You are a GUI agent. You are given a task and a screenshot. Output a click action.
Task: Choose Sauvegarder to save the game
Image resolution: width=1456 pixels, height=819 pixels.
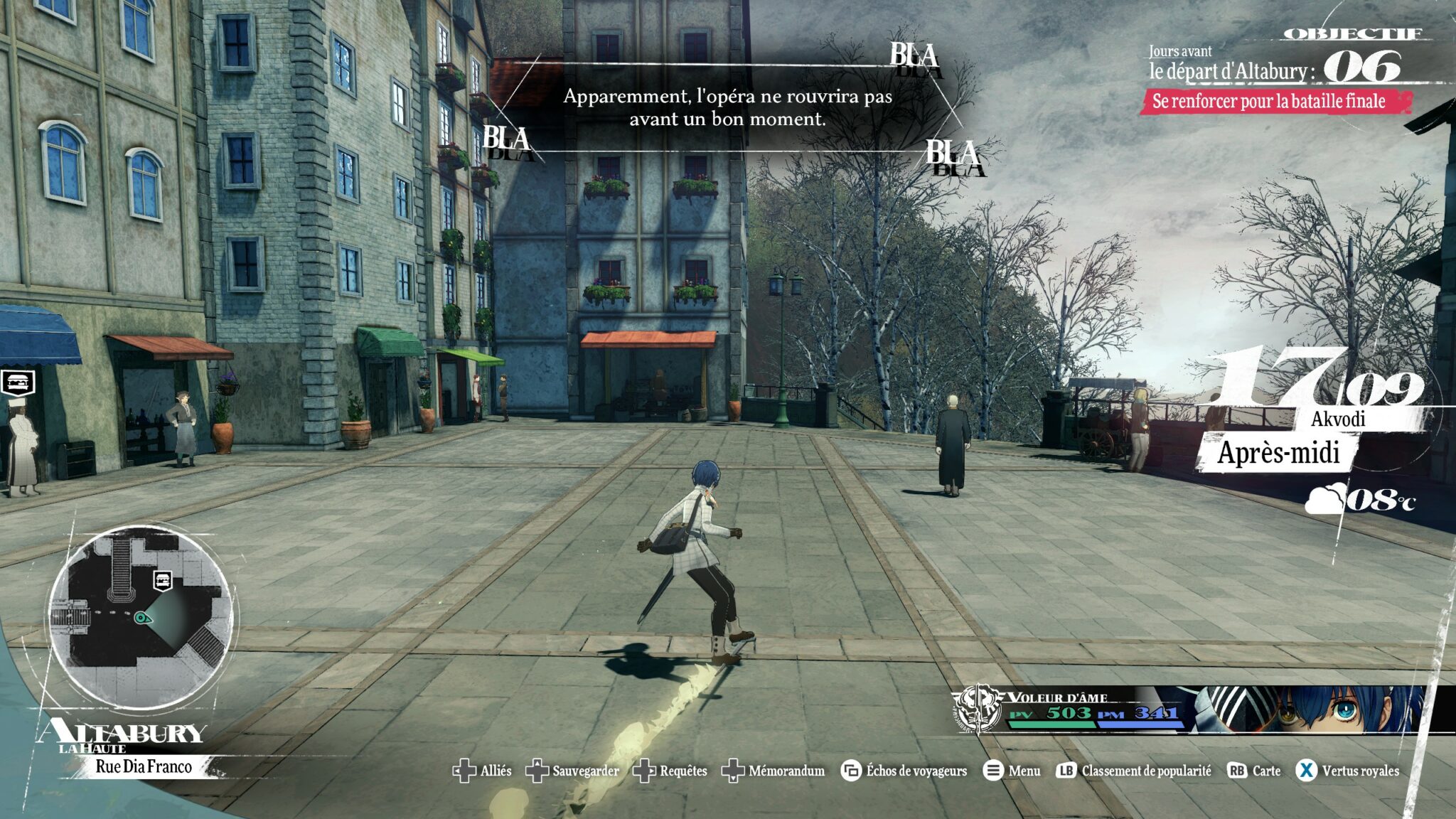(572, 771)
